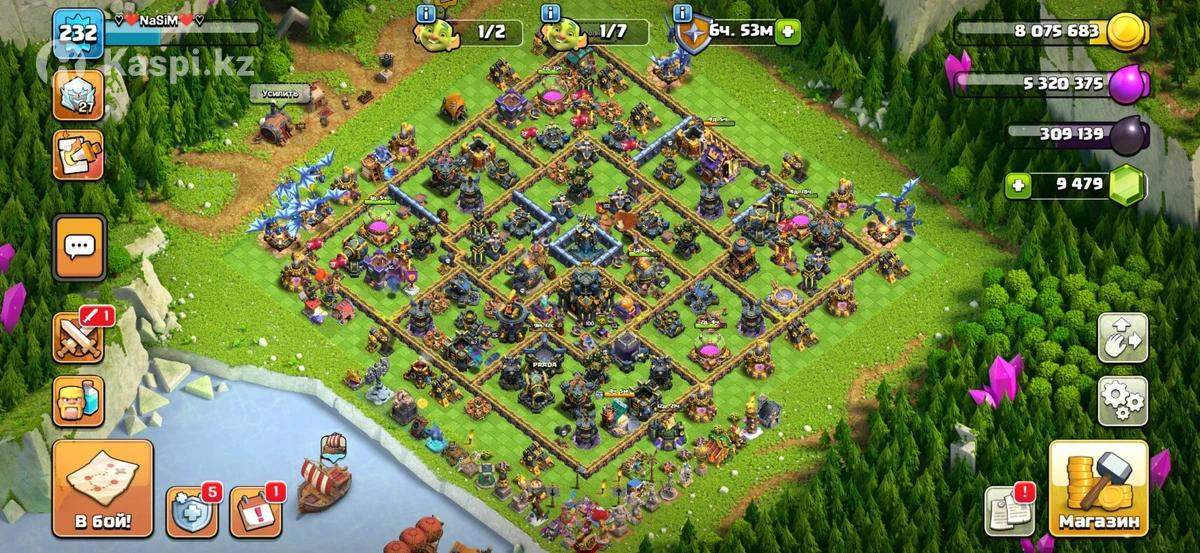Open the Магазин shop
The width and height of the screenshot is (1200, 553).
pyautogui.click(x=1098, y=490)
